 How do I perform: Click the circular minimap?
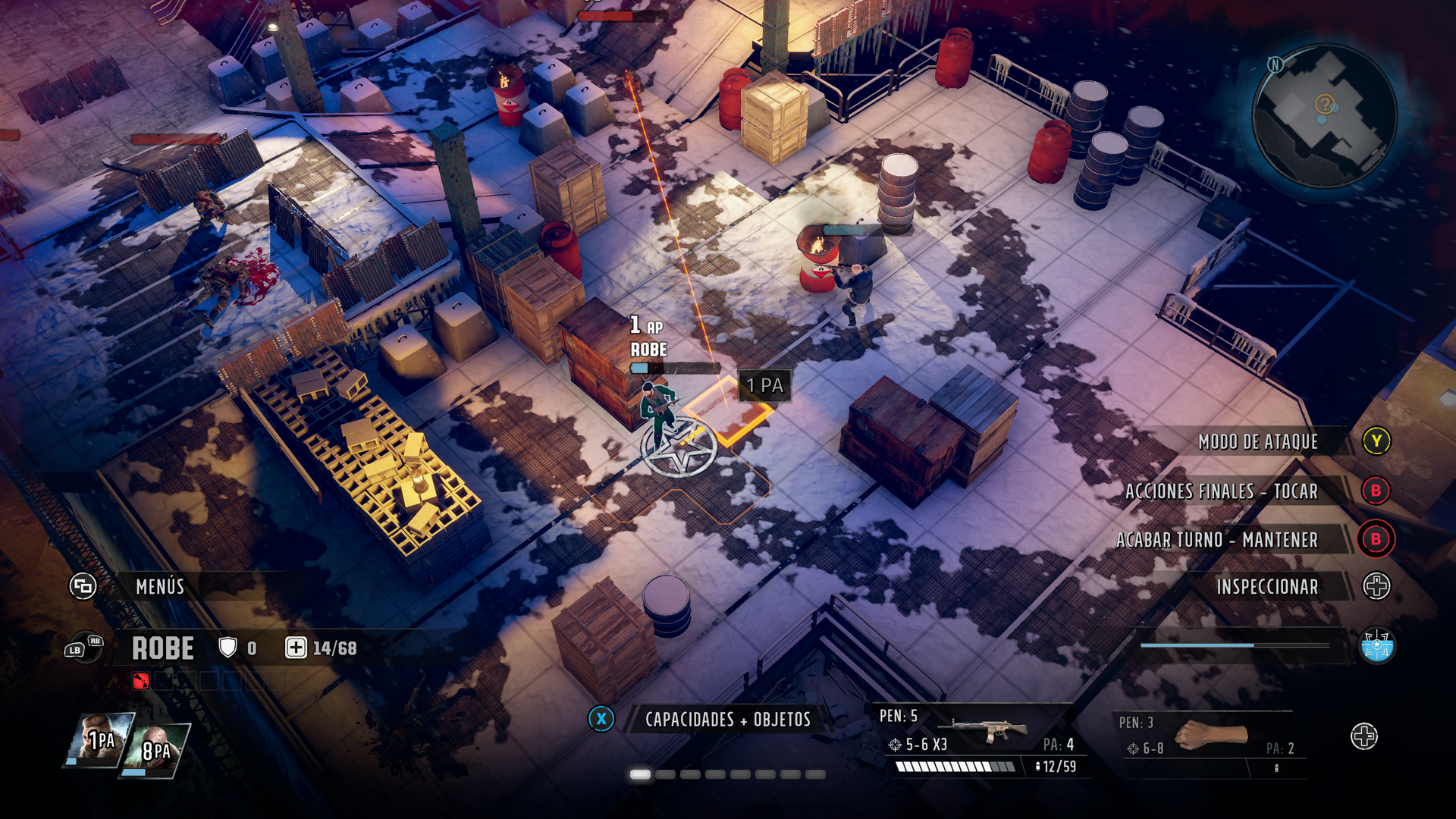[1324, 116]
